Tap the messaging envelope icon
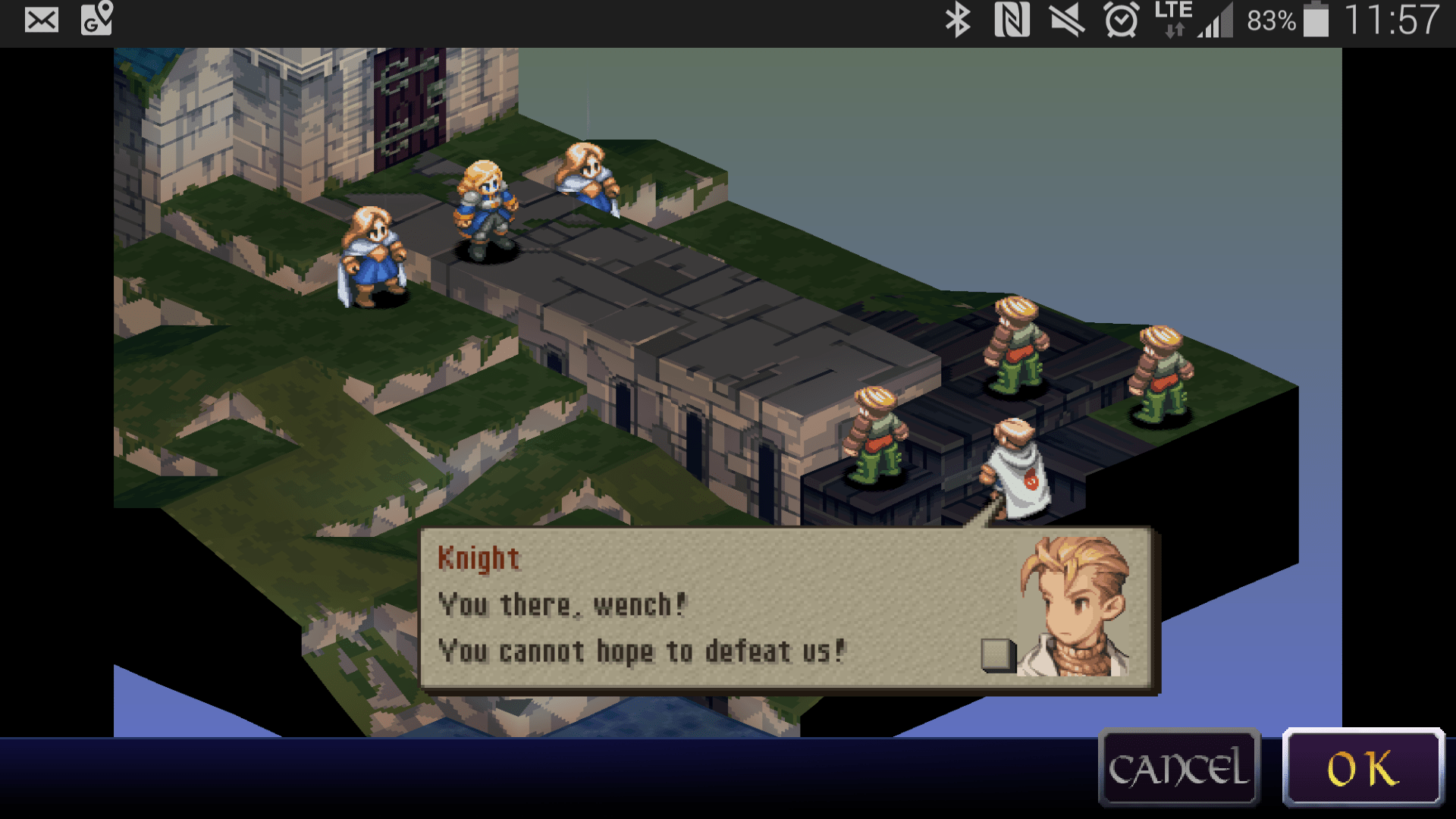 coord(42,20)
